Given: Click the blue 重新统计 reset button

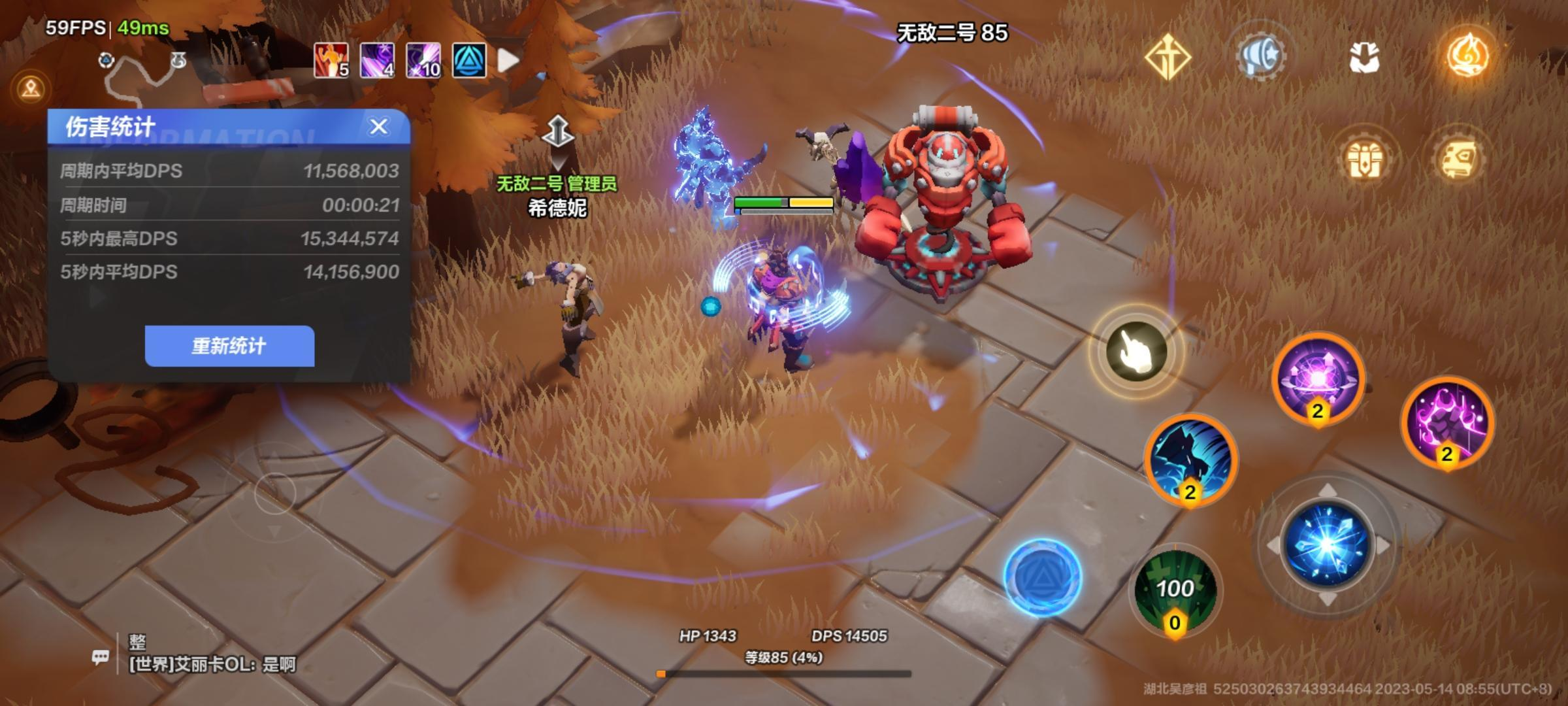Looking at the screenshot, I should [229, 346].
